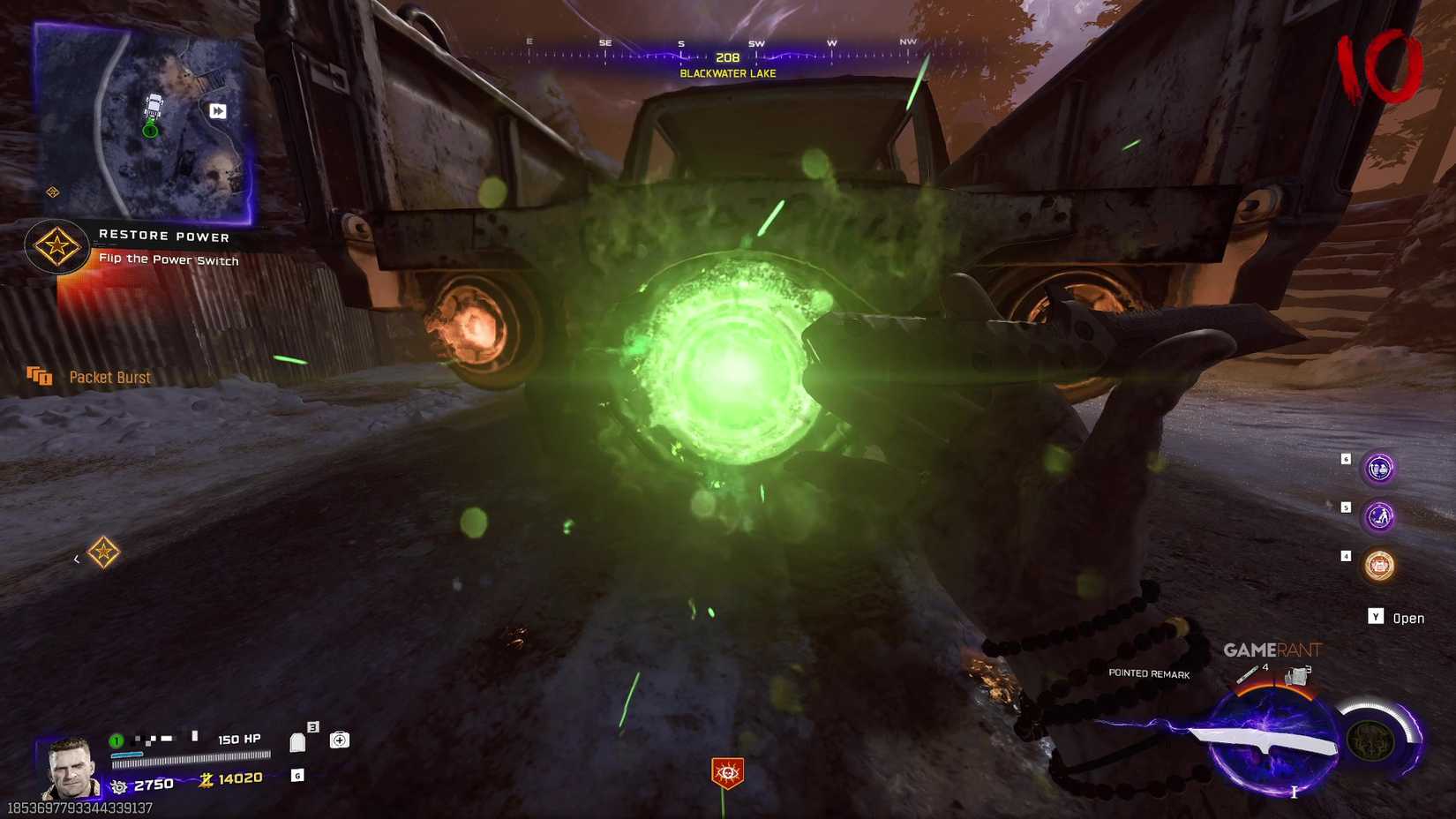Expand the collapsed panel chevron on the left edge
1456x819 pixels.
pos(76,560)
